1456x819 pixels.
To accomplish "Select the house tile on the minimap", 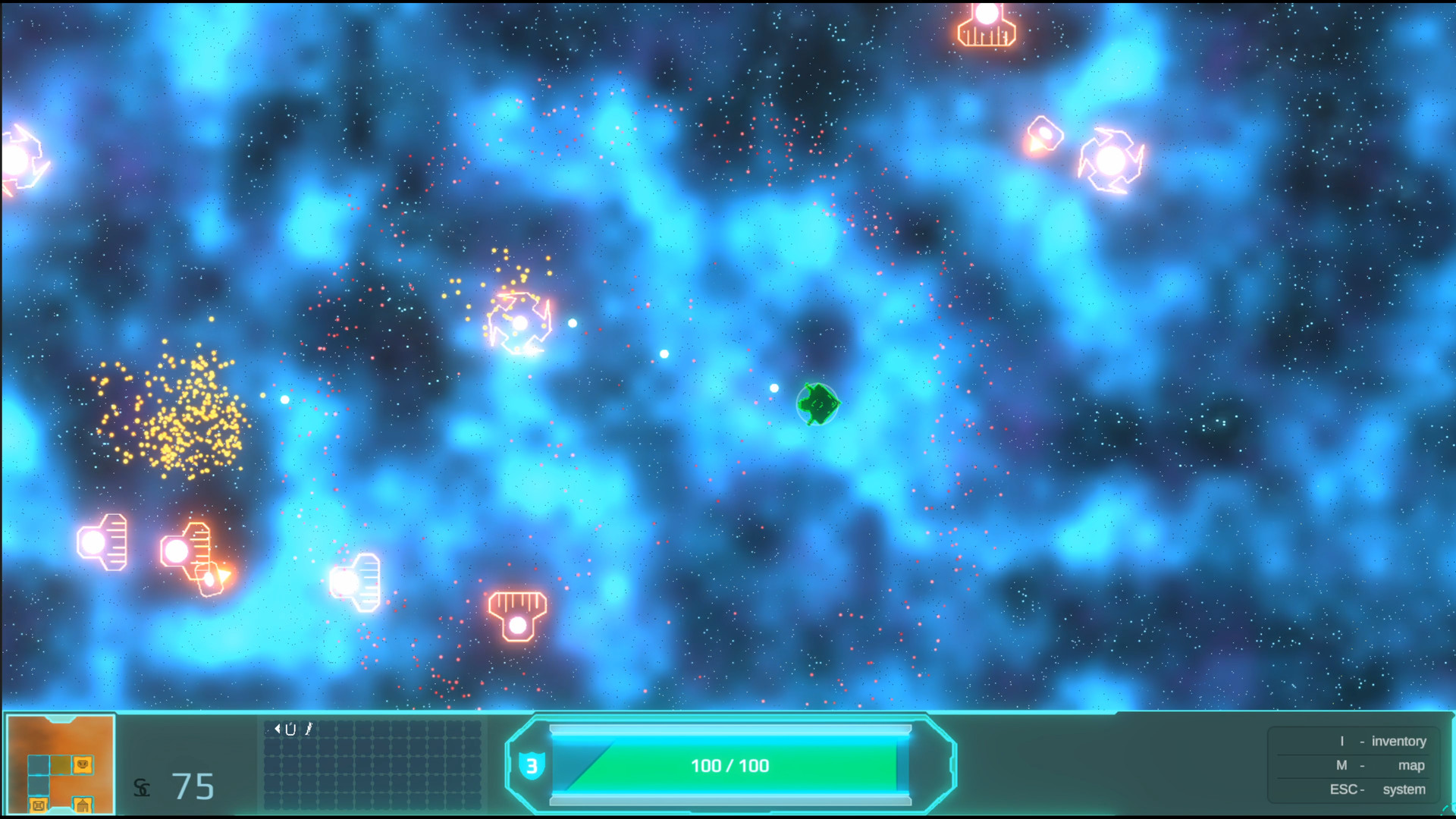I will click(x=83, y=803).
